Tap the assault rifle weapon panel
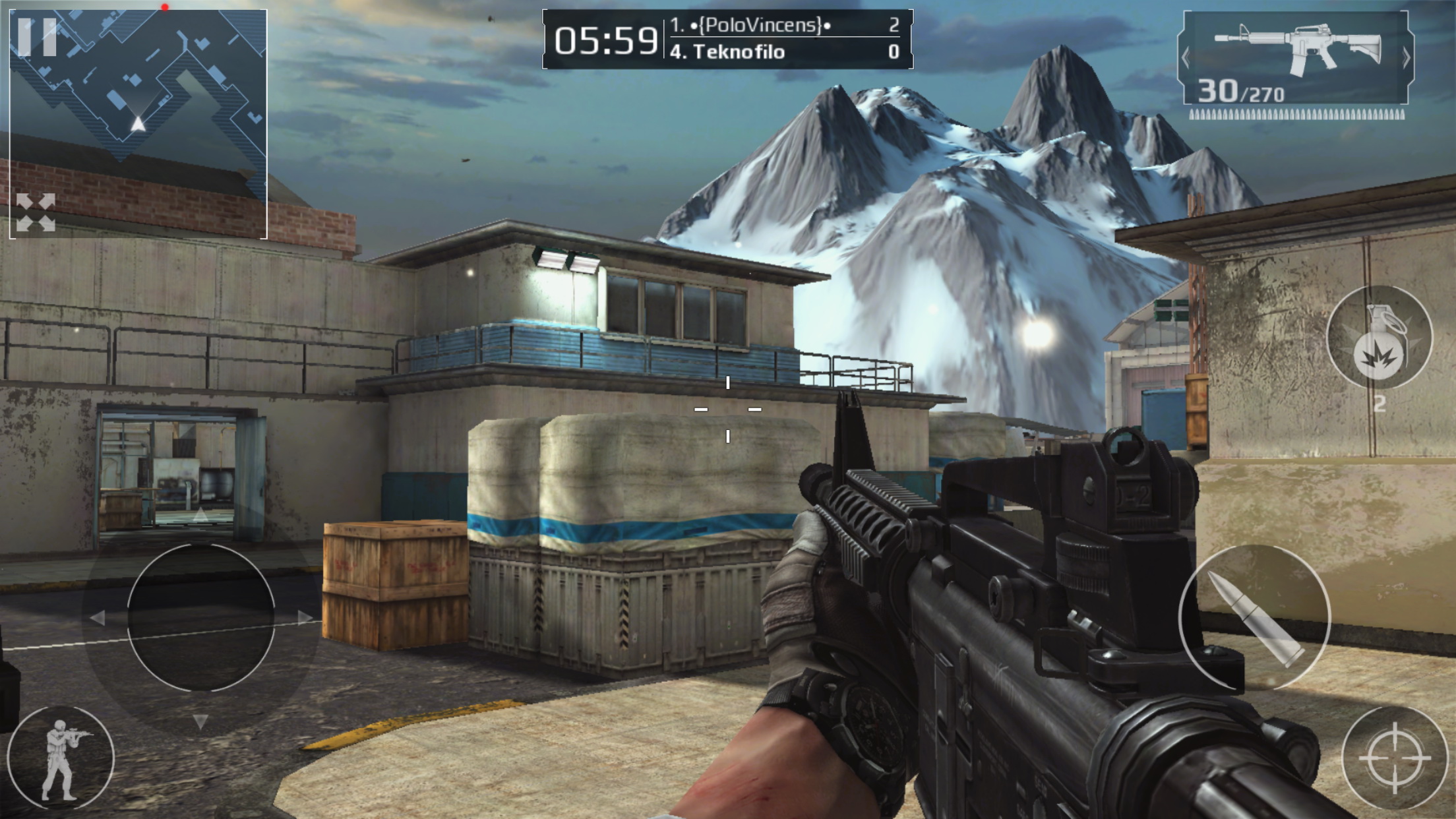The height and width of the screenshot is (819, 1456). click(x=1296, y=58)
